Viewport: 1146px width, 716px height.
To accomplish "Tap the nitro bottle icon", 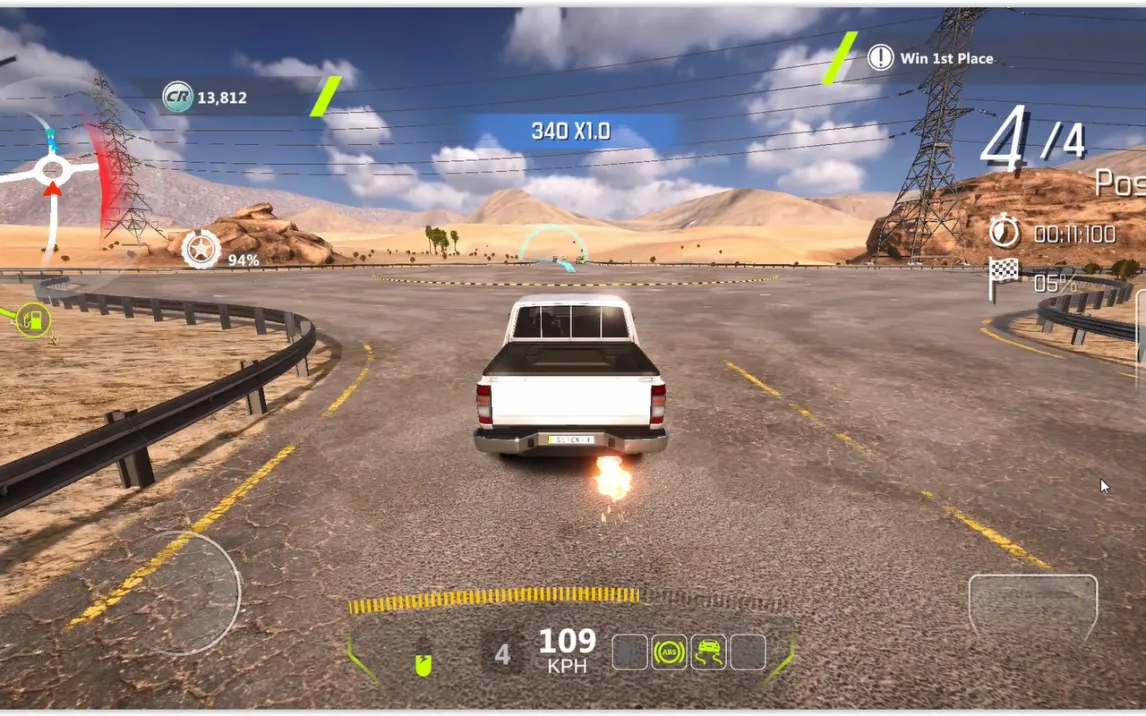I will click(x=423, y=661).
